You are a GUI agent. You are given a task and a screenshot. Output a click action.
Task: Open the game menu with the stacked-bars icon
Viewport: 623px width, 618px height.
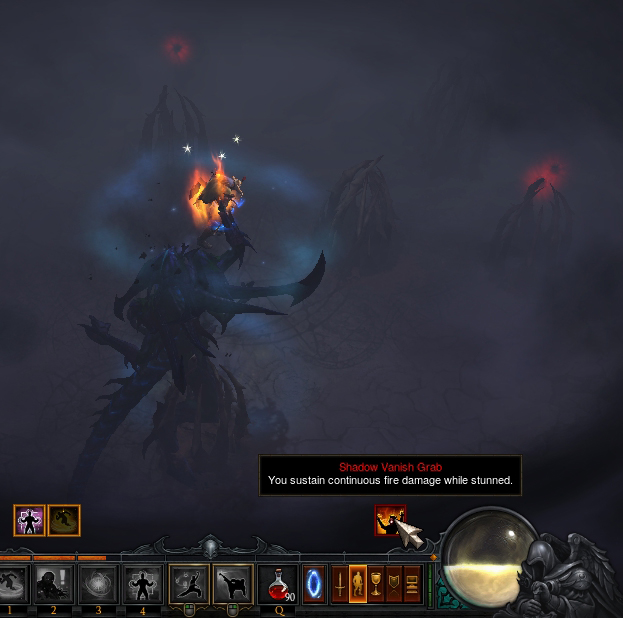click(412, 583)
